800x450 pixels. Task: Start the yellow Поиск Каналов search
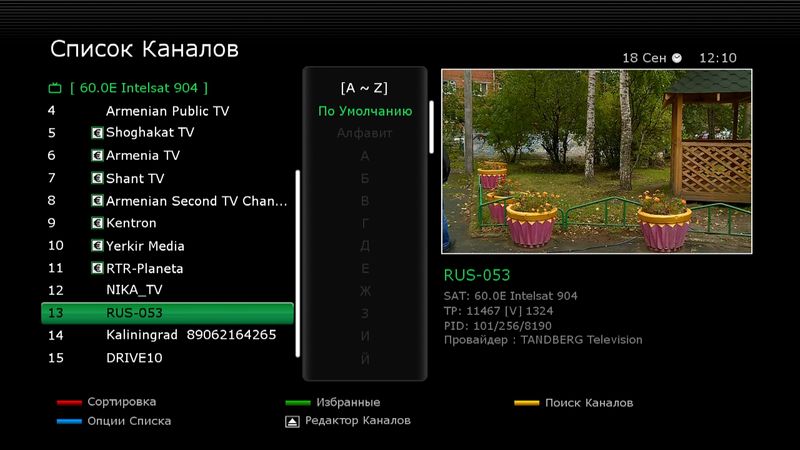[x=588, y=403]
